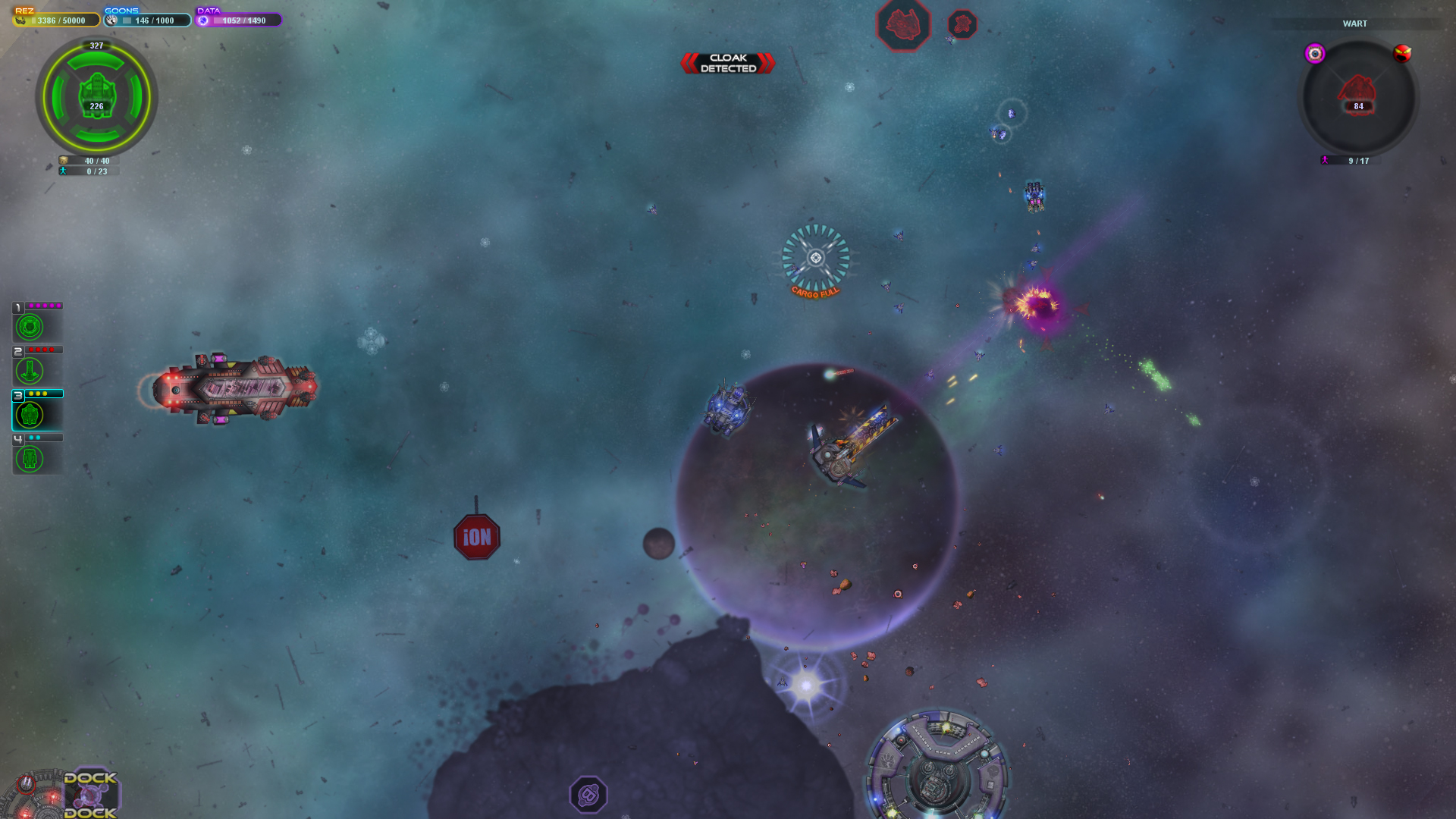
Task: Click the crew figure icon showing 0/23
Action: [62, 171]
